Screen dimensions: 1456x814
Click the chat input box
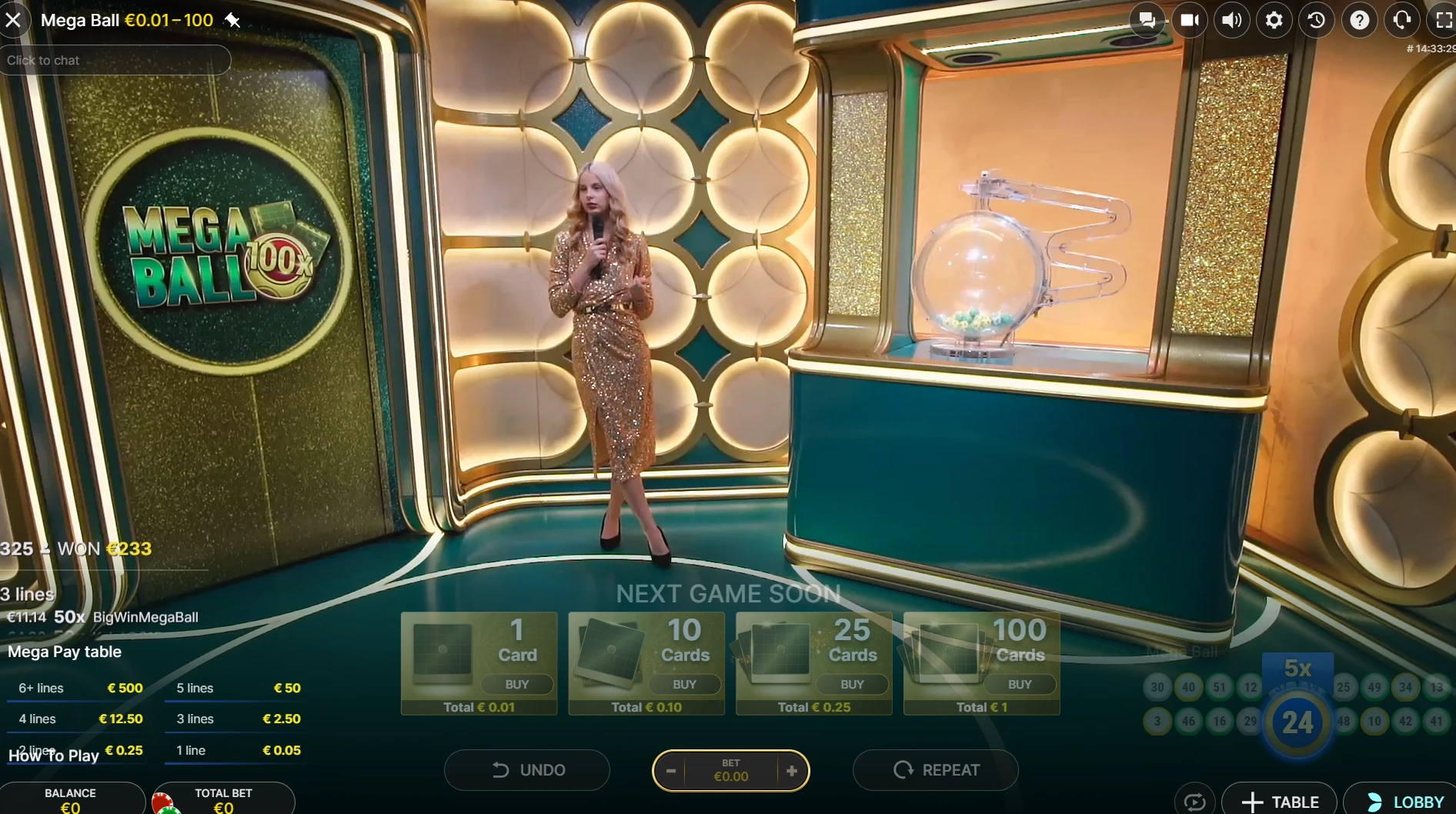115,60
